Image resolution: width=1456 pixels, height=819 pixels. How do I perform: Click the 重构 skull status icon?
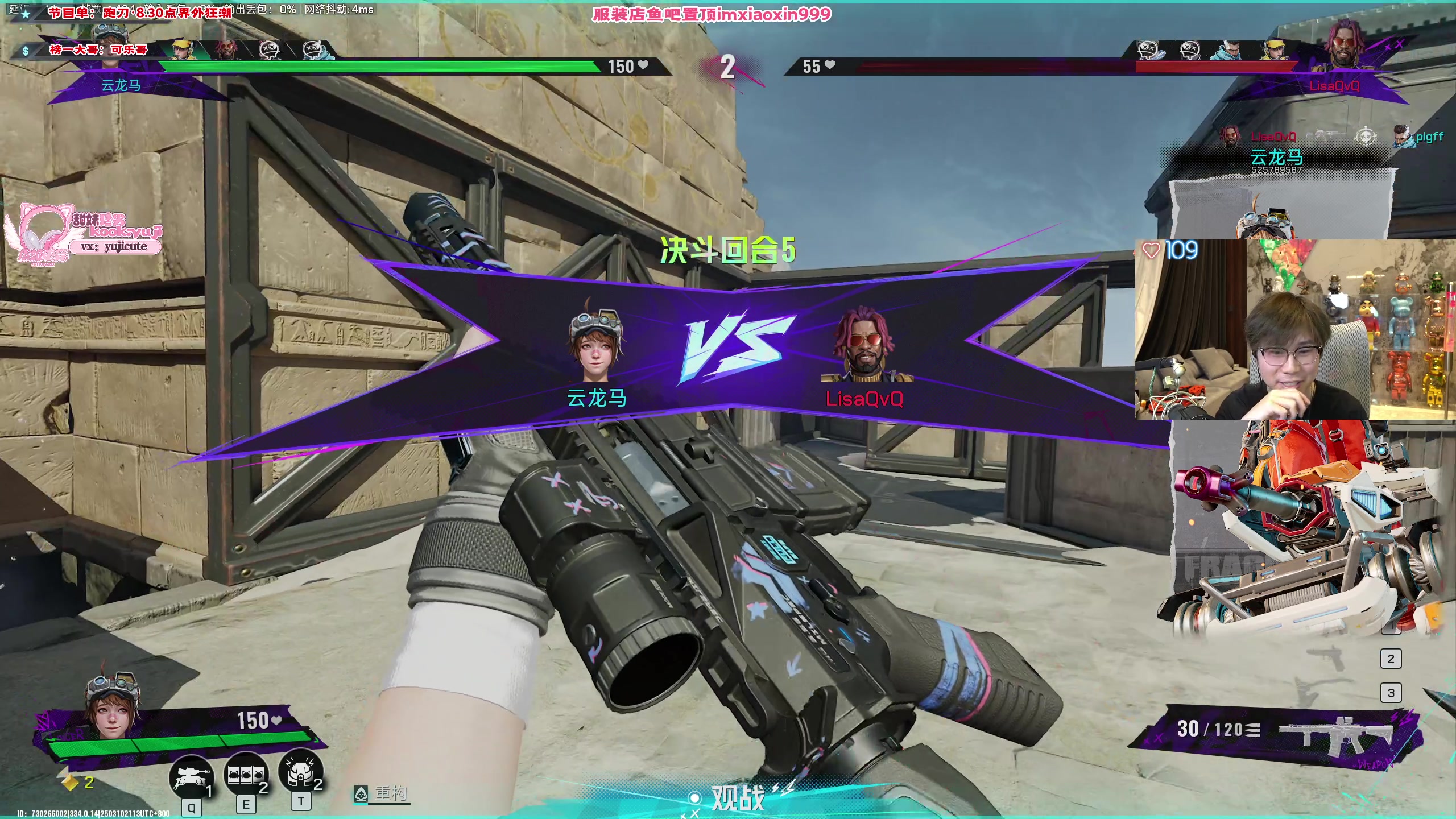pos(361,794)
